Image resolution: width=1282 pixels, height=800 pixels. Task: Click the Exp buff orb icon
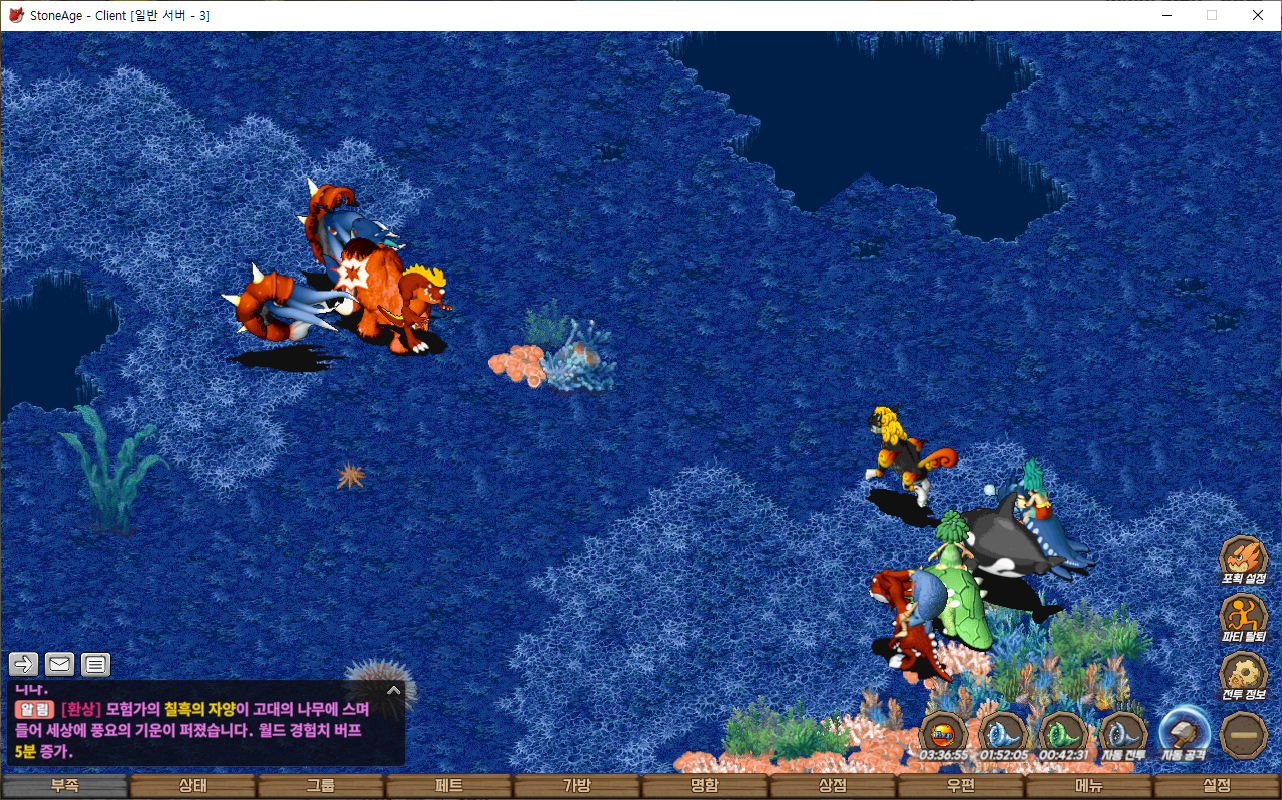click(943, 734)
